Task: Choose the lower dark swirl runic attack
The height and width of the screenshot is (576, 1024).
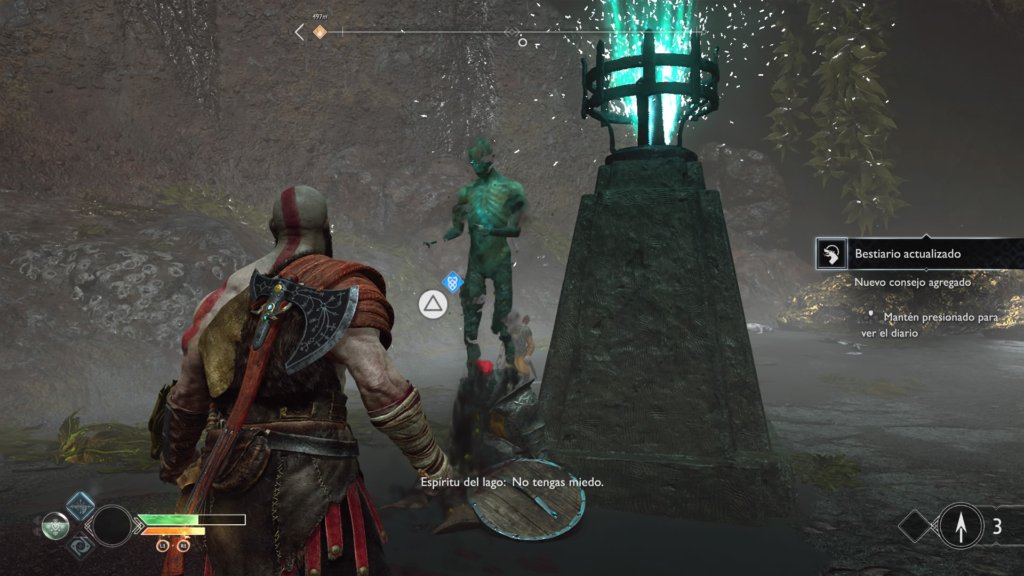Action: coord(81,544)
